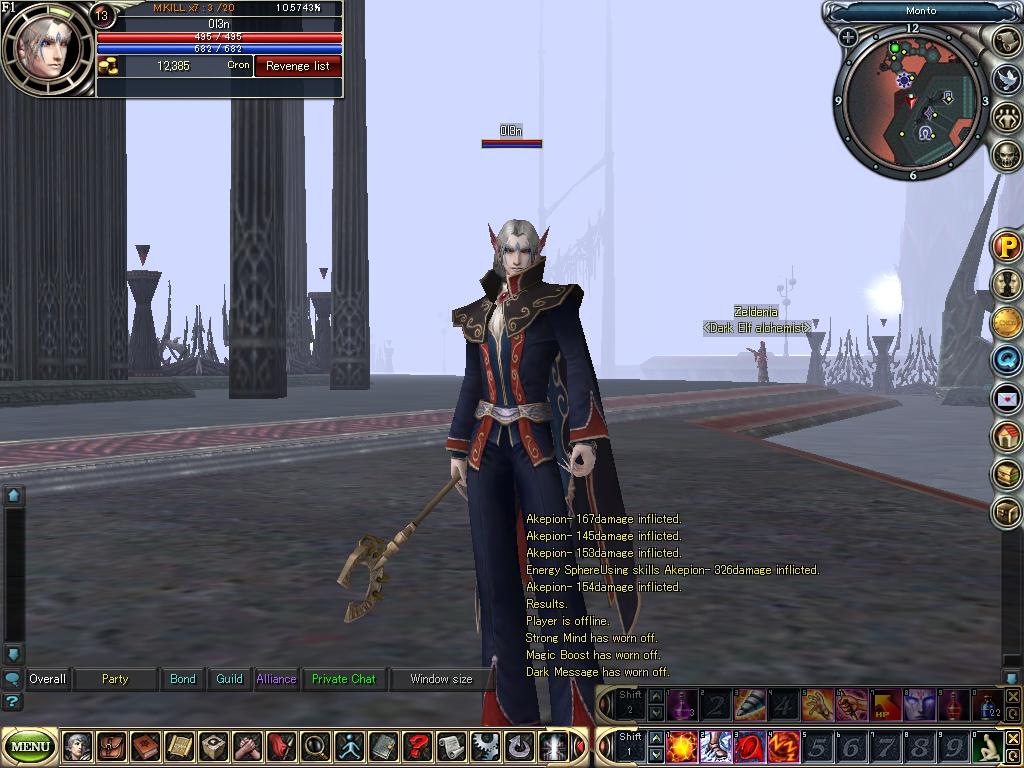Use the purple potion in hotbar slot 1
Screen dimensions: 1024x768
(683, 705)
